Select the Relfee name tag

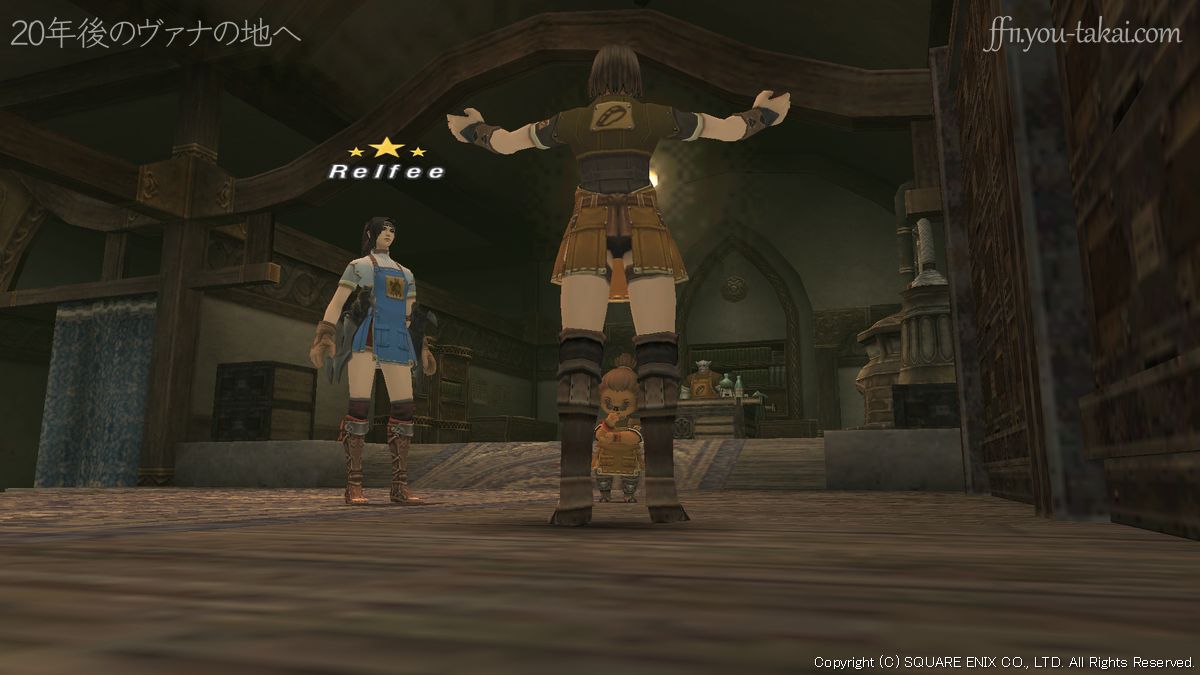click(386, 171)
